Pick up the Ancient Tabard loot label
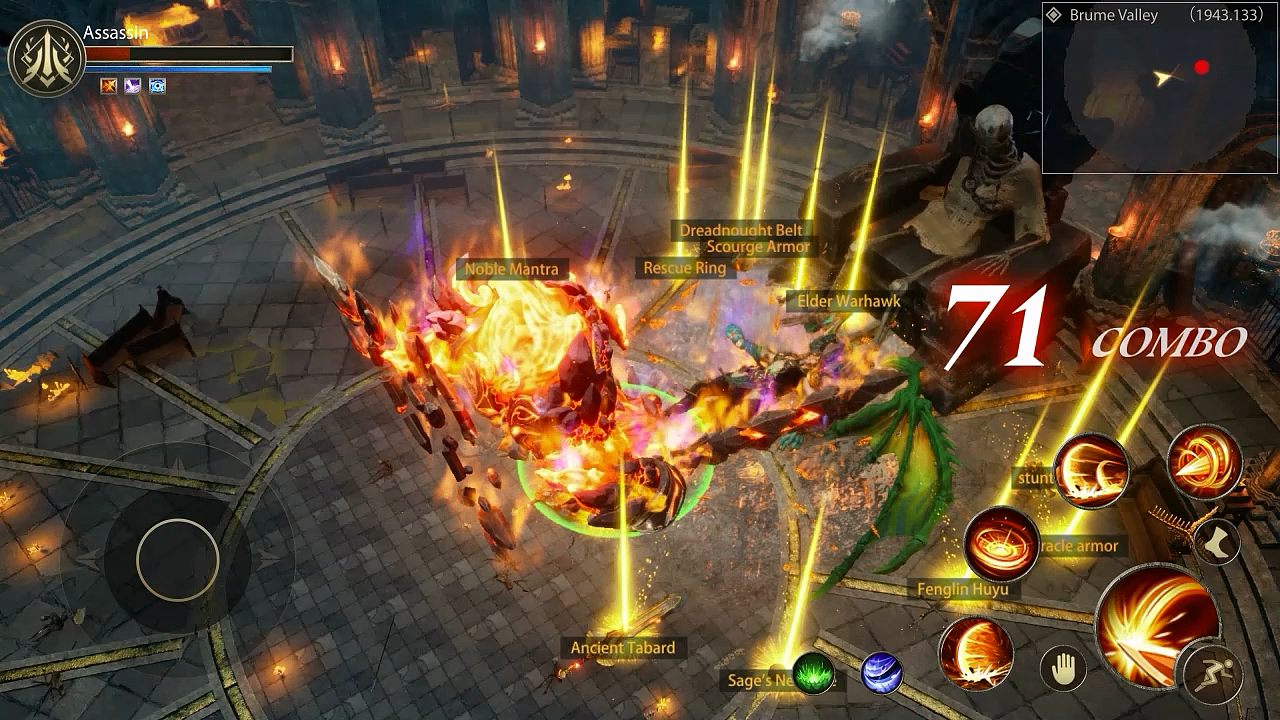 [622, 648]
